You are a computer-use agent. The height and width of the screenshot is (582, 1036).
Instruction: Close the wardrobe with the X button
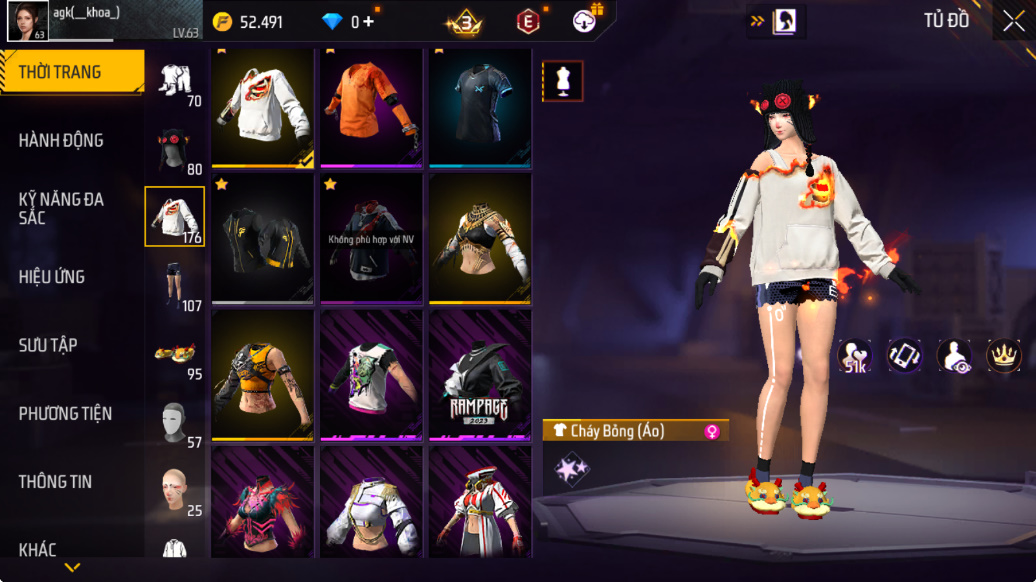tap(1013, 21)
